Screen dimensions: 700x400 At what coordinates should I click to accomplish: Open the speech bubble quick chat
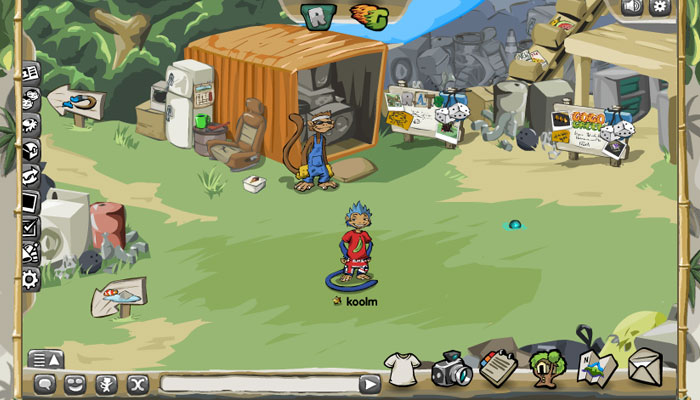pos(45,384)
